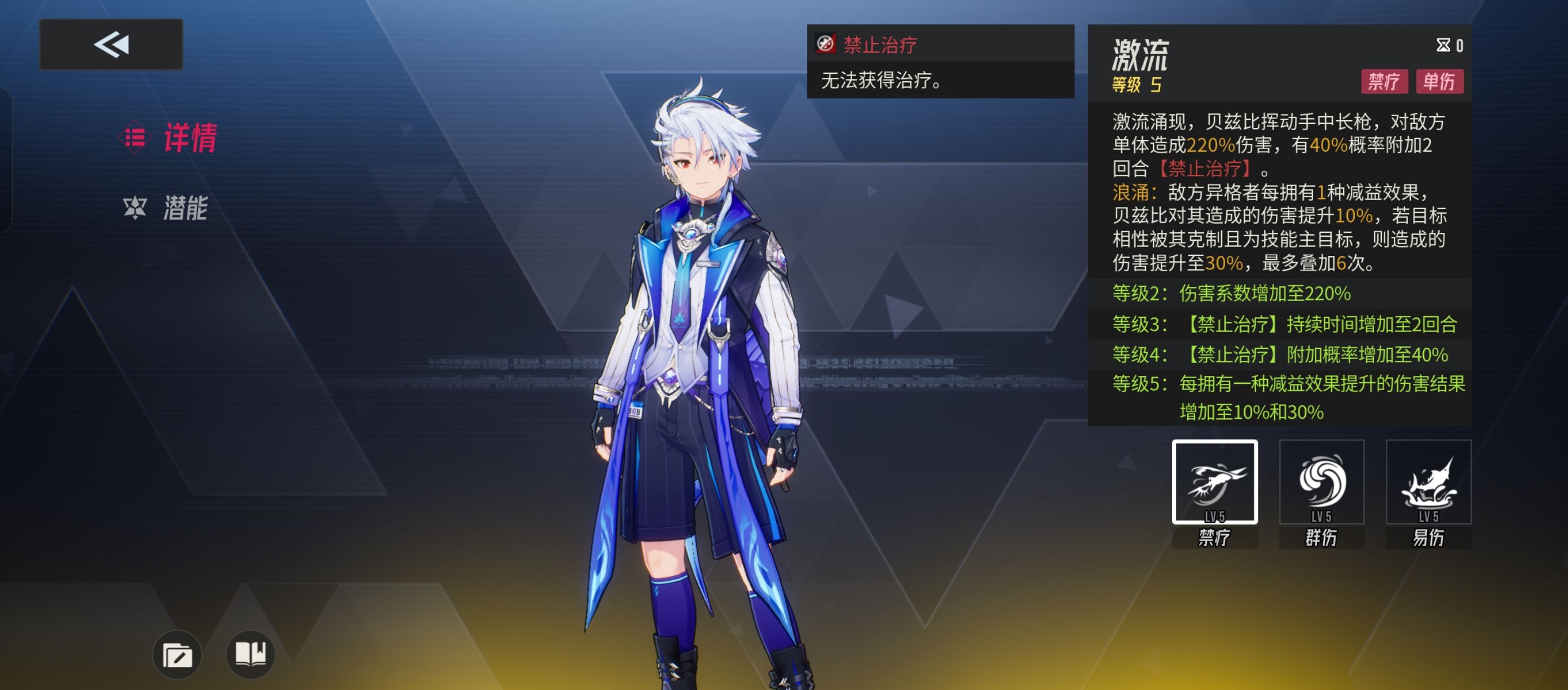Select the 禁疗 skill icon
This screenshot has height=690, width=1568.
click(1214, 482)
